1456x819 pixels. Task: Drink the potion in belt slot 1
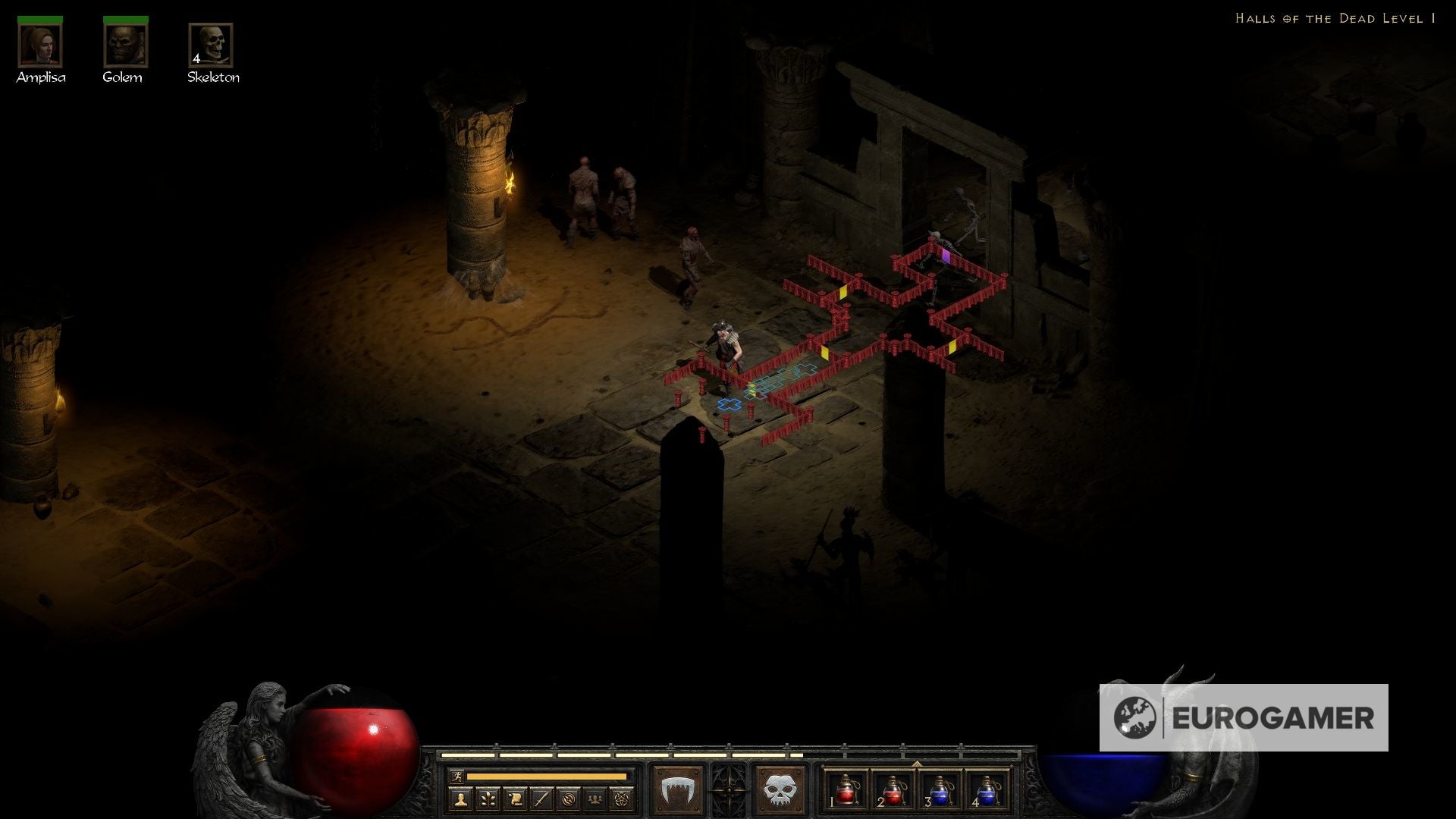[845, 789]
